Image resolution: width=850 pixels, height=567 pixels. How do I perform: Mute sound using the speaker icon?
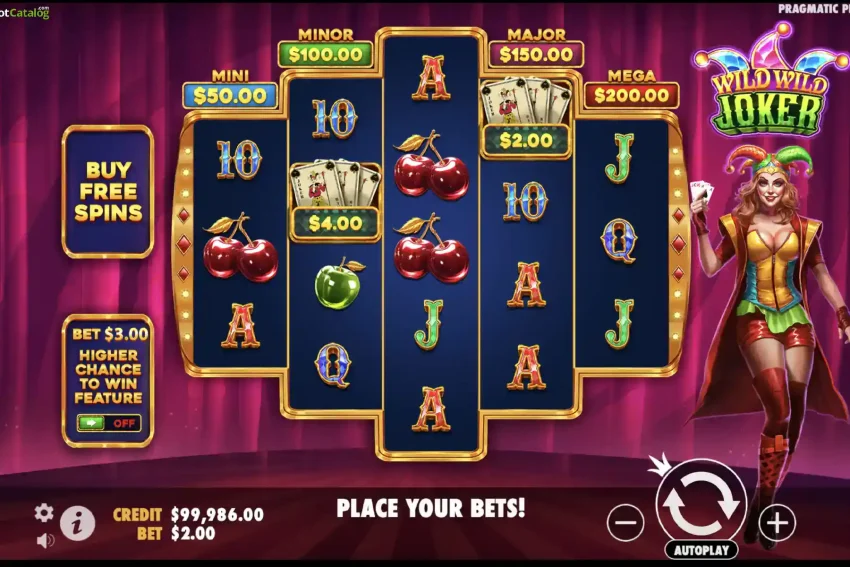click(x=45, y=540)
